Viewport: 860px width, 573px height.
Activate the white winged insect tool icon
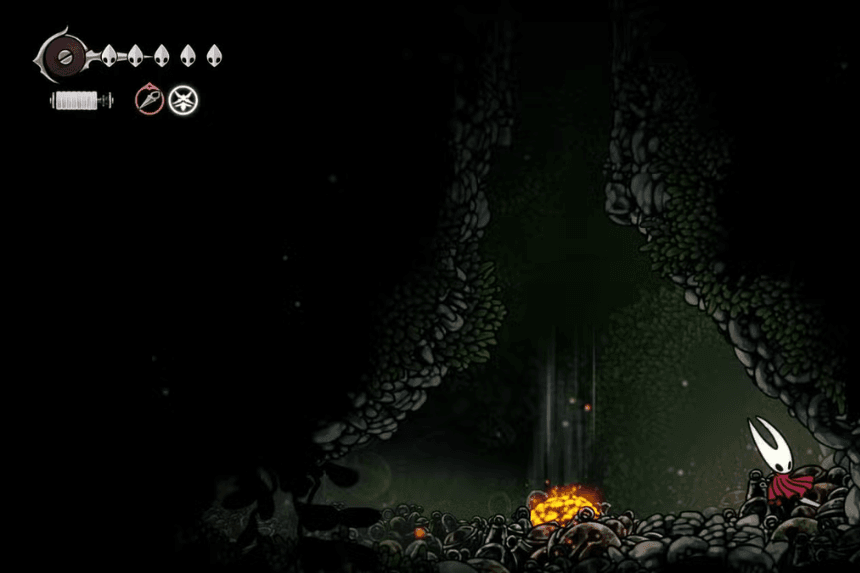pos(182,99)
